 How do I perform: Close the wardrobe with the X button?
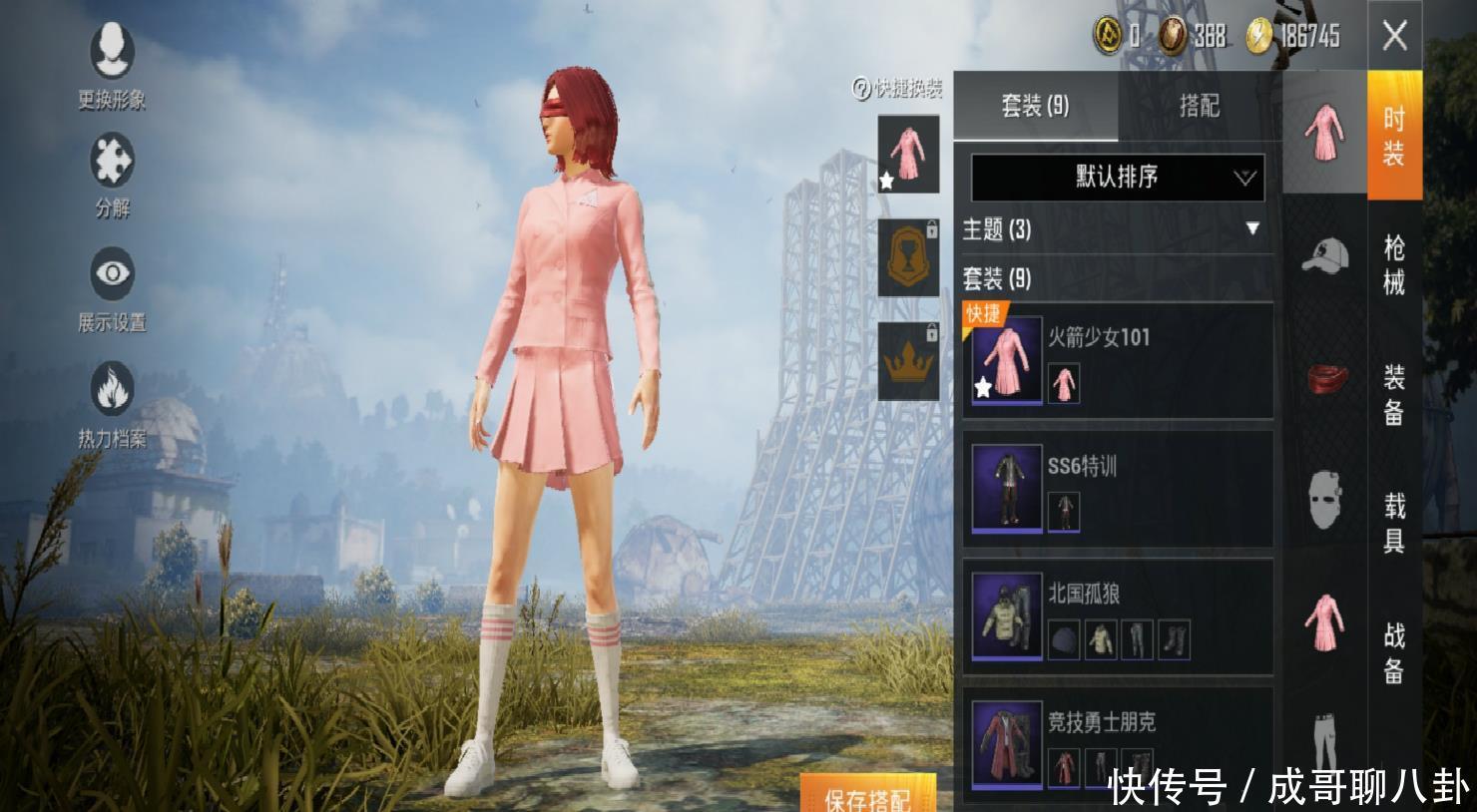(x=1394, y=37)
